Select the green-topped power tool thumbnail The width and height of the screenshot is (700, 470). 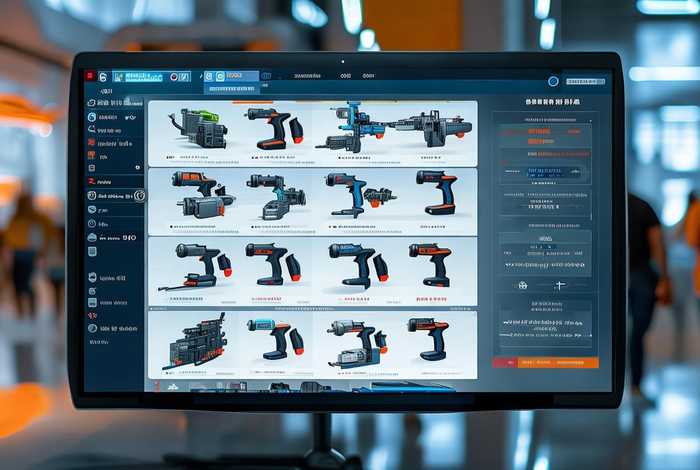point(198,128)
